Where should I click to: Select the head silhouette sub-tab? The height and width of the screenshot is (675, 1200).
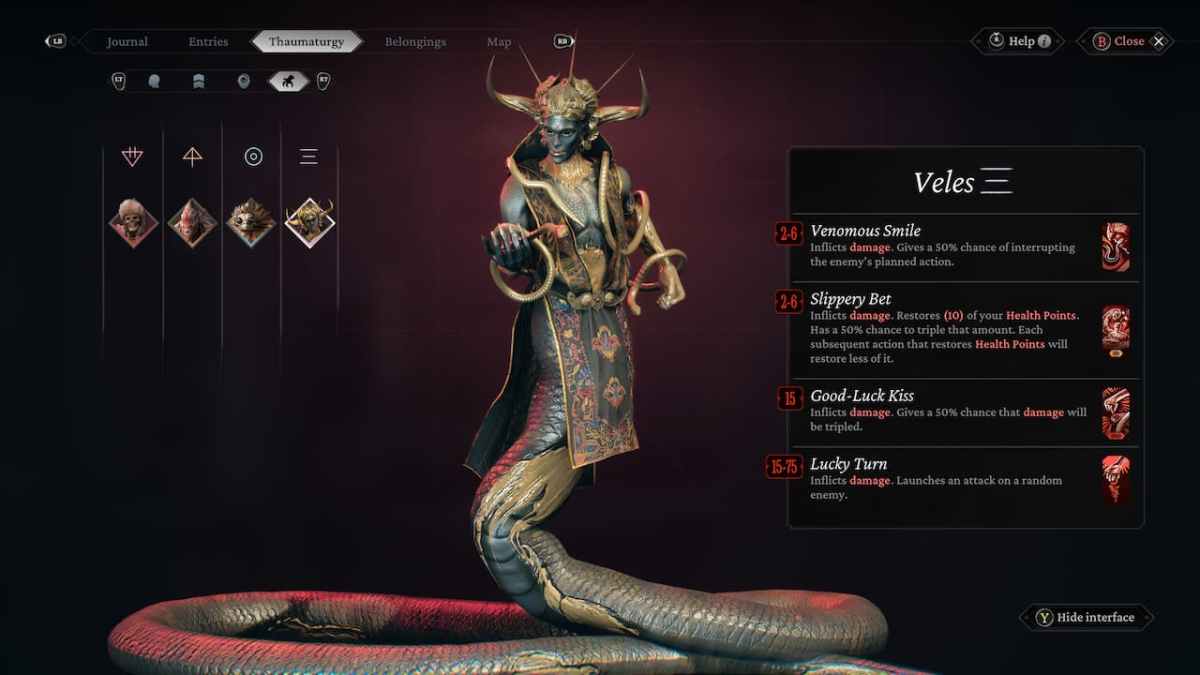[x=154, y=81]
